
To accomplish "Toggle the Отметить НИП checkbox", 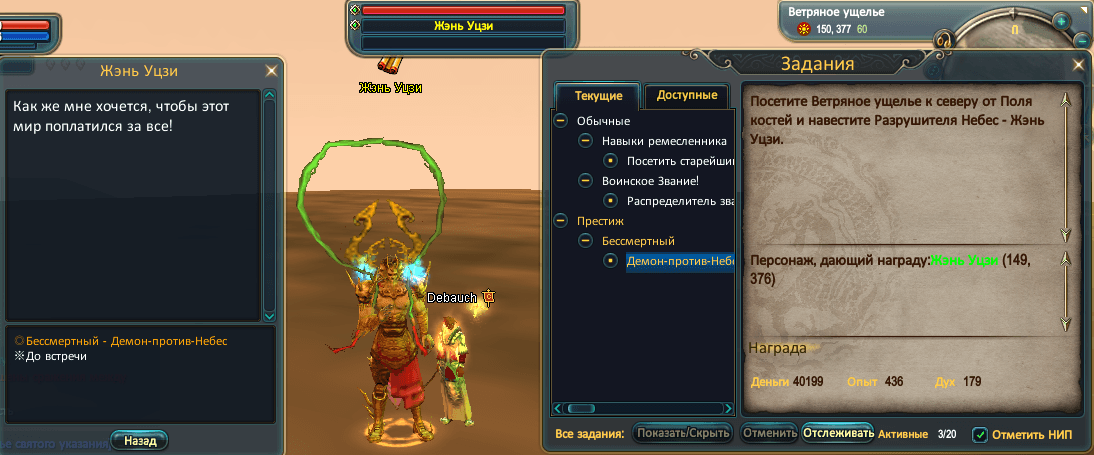I will click(981, 435).
